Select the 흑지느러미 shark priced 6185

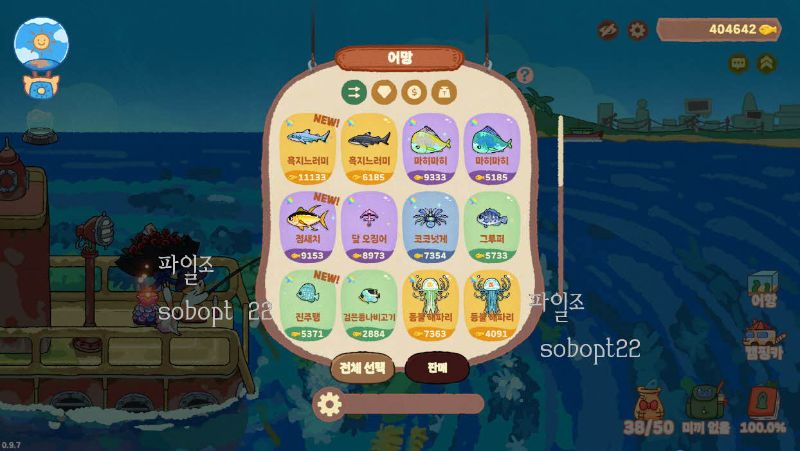tap(370, 148)
